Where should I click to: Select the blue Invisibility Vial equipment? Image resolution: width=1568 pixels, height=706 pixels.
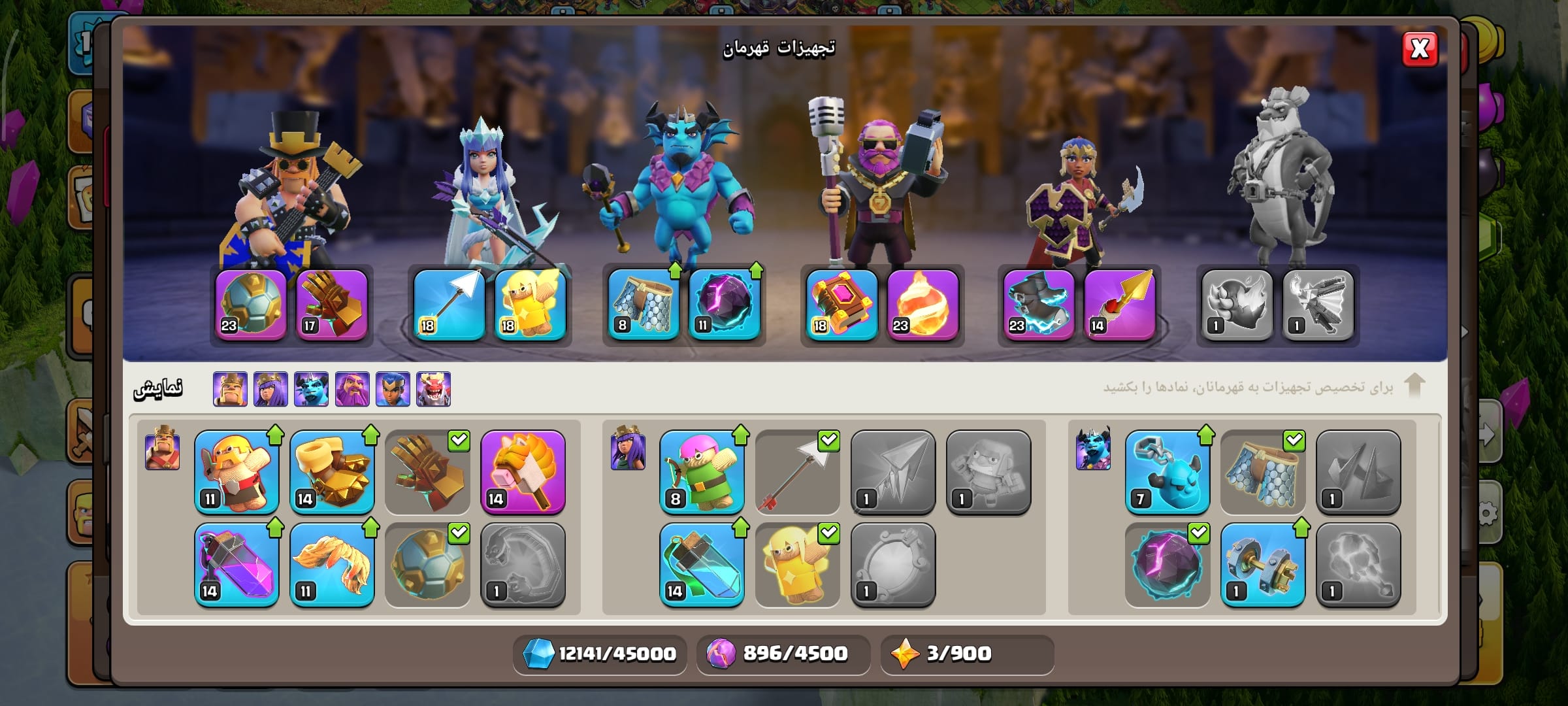tap(702, 565)
